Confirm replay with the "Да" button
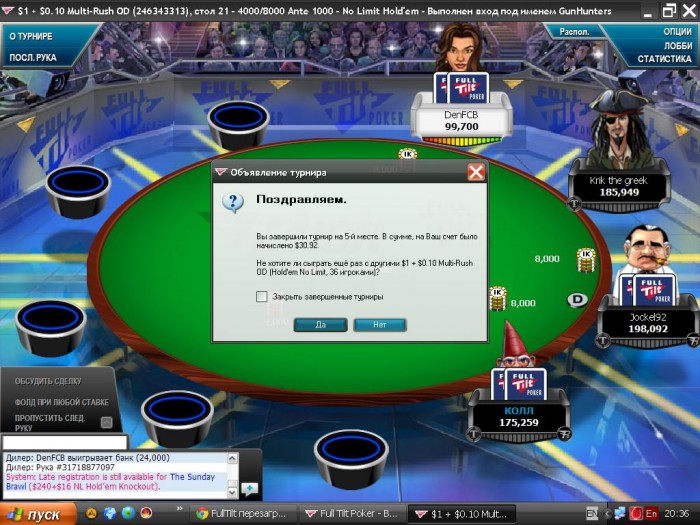Image resolution: width=700 pixels, height=525 pixels. (320, 325)
